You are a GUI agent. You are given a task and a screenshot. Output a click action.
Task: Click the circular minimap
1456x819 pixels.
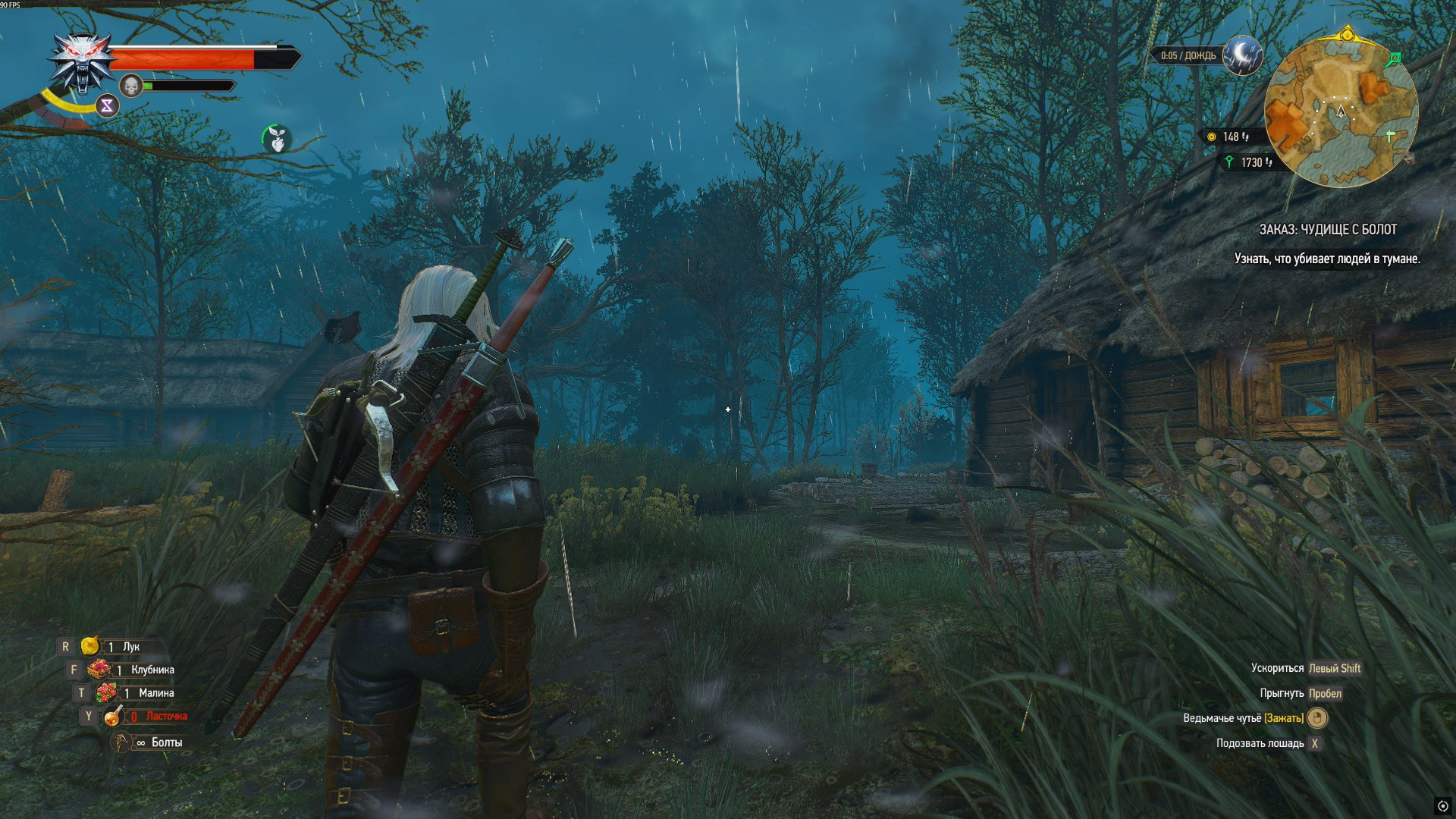tap(1341, 112)
